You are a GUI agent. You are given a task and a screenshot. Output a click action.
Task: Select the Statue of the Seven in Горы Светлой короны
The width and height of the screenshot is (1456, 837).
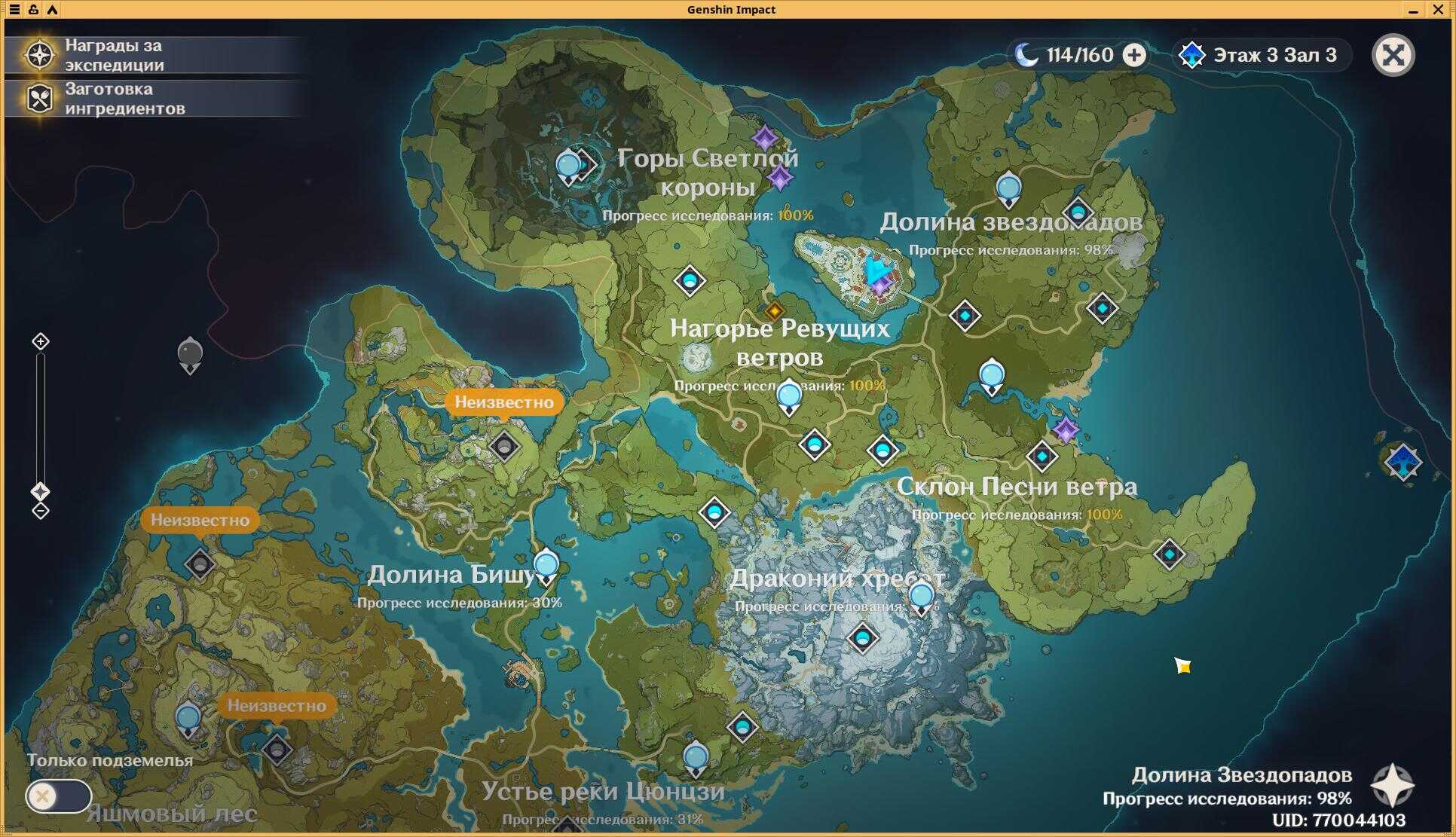pyautogui.click(x=567, y=166)
